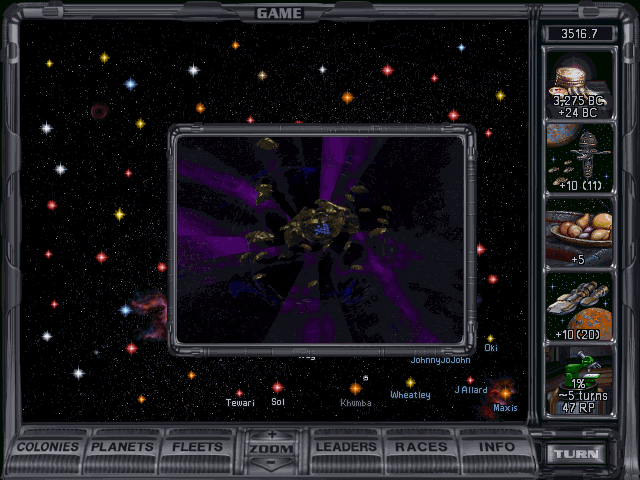Select the Wheatley star system
The width and height of the screenshot is (640, 480).
(x=410, y=382)
